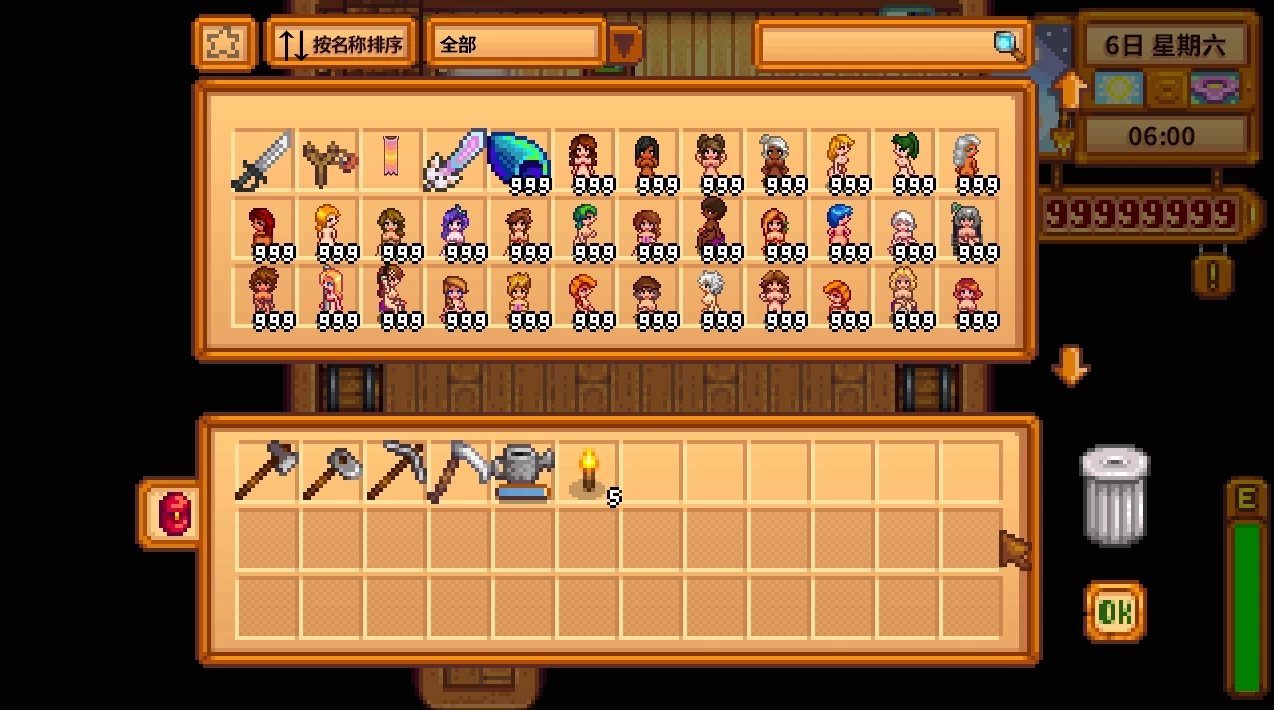Page the item list up with the orange arrow
The width and height of the screenshot is (1274, 710).
[x=1069, y=91]
